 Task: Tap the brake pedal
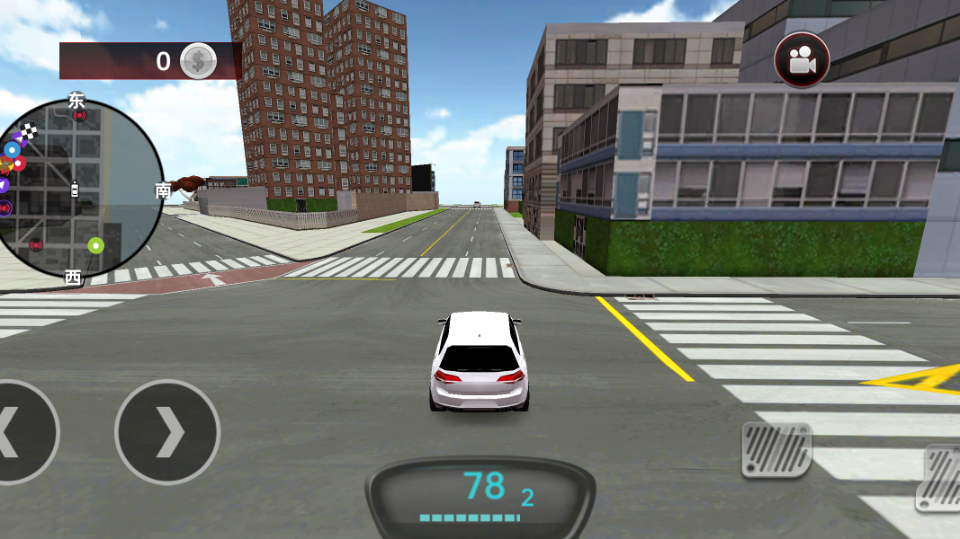pos(776,449)
